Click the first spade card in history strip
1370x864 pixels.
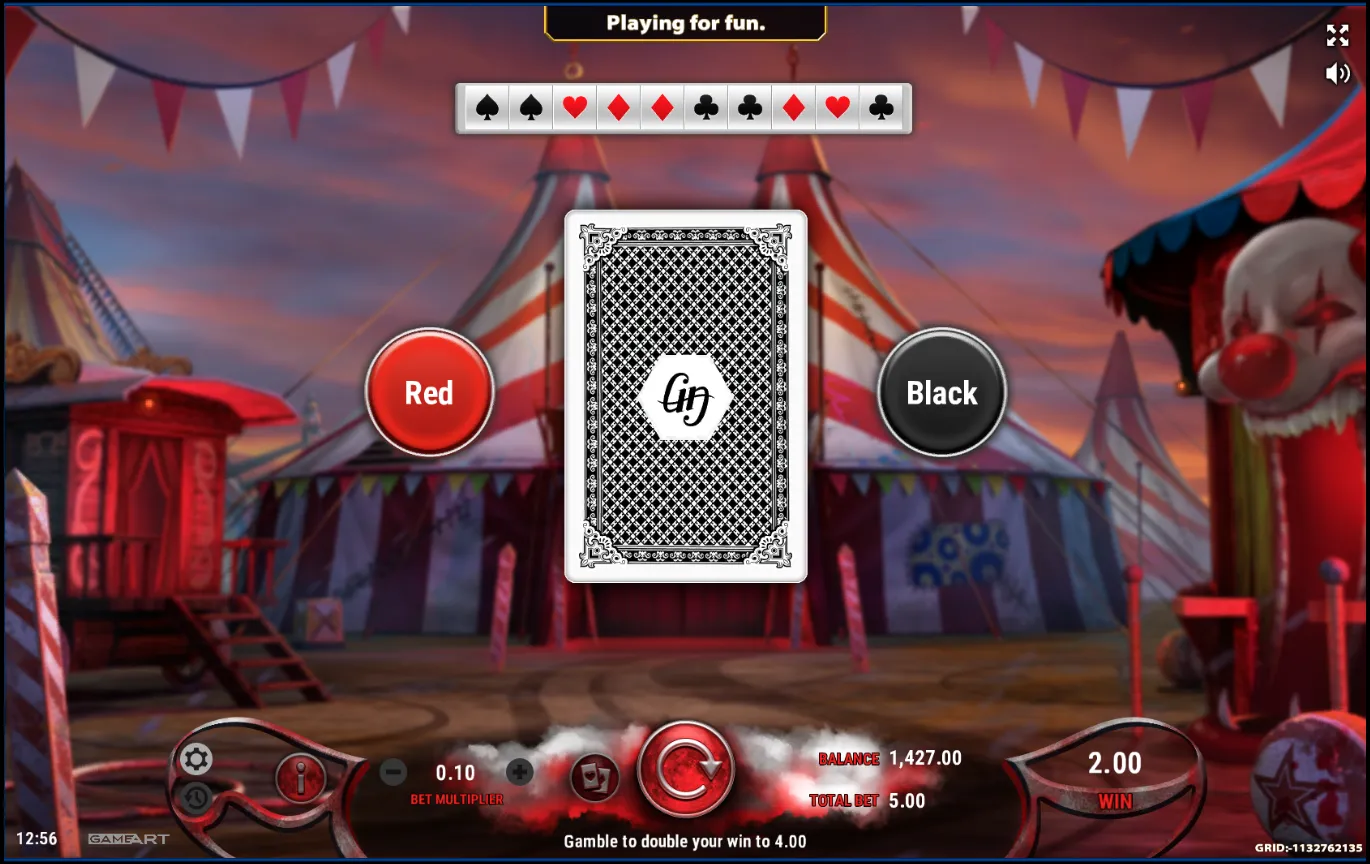488,108
